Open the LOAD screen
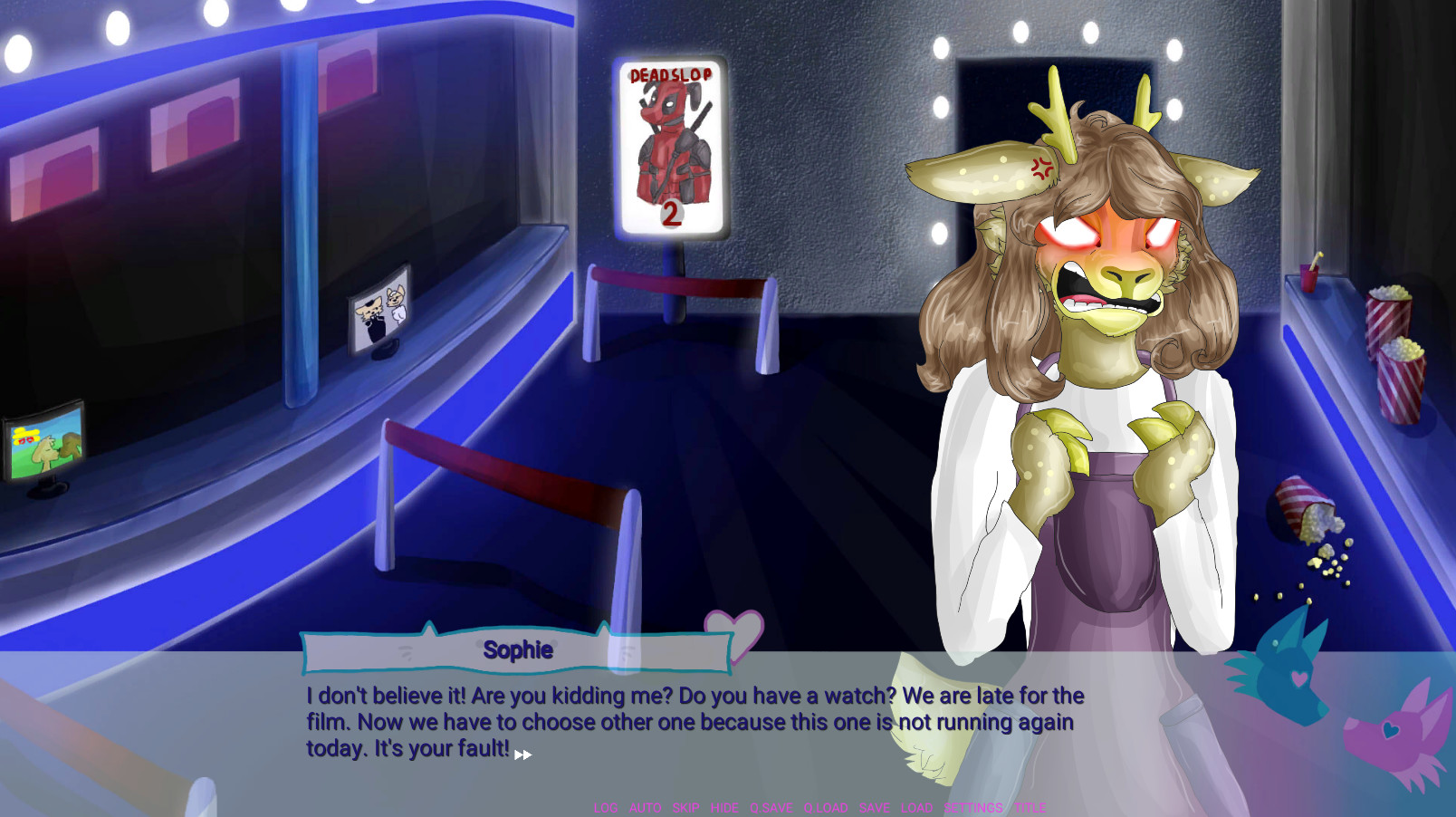 click(916, 807)
